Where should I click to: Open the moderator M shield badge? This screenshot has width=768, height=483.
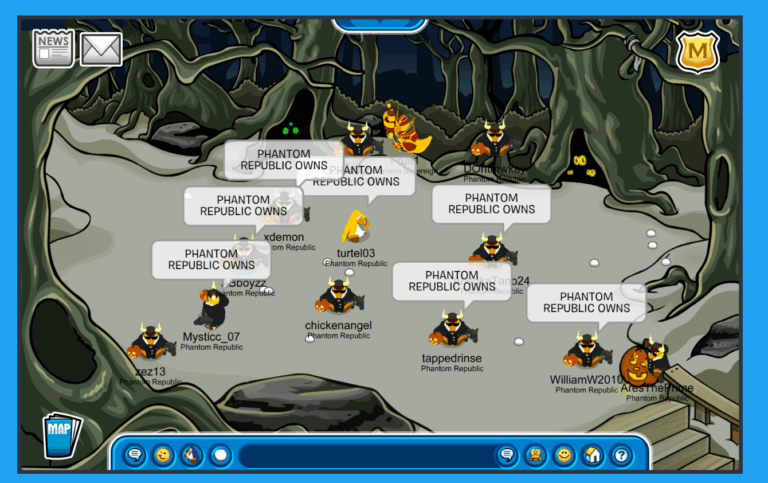pos(697,52)
